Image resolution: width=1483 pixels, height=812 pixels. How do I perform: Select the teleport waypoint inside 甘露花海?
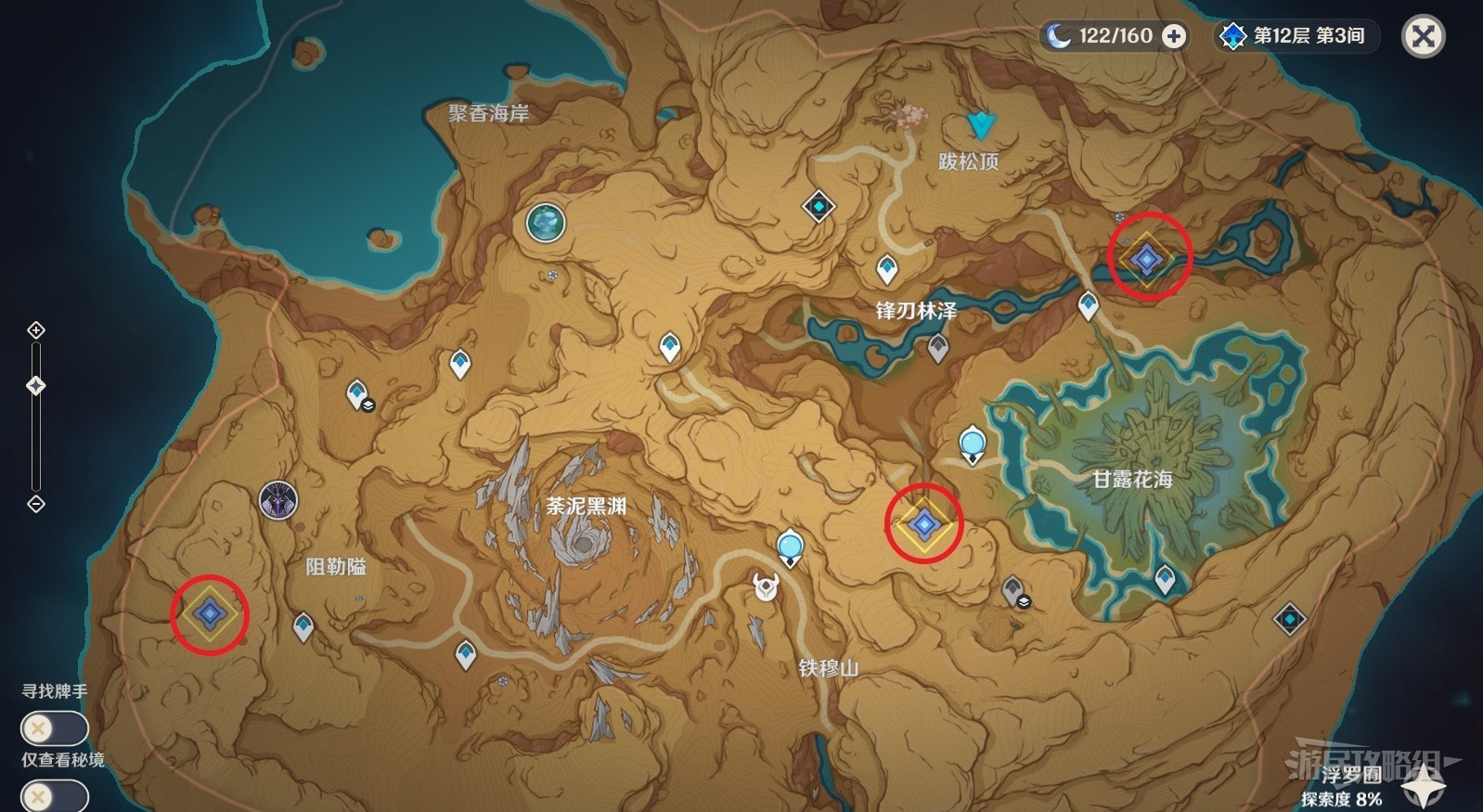pos(1165,580)
